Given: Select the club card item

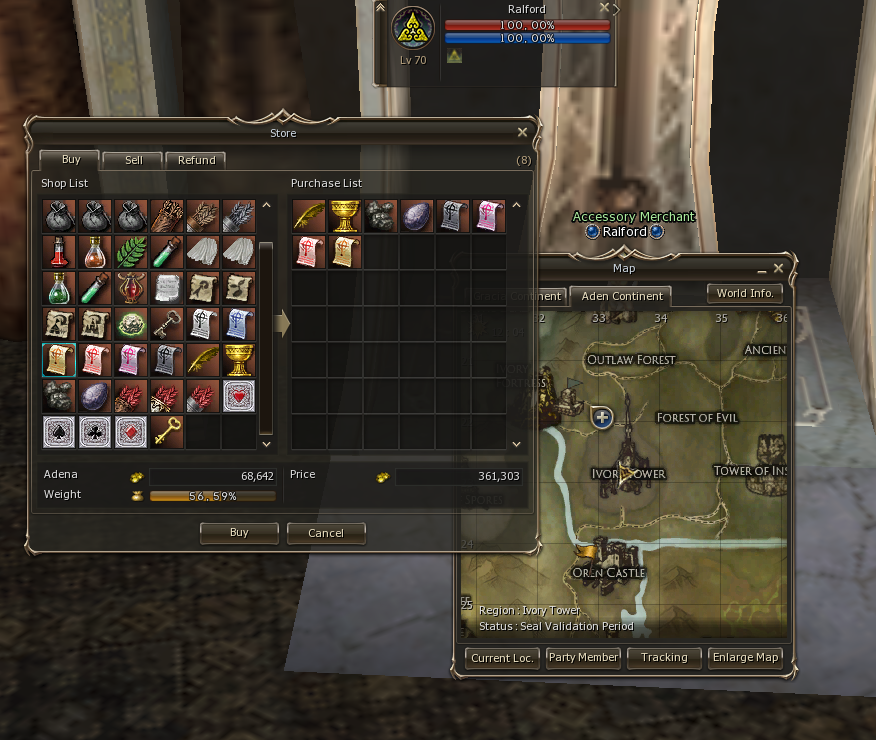Looking at the screenshot, I should (x=95, y=432).
